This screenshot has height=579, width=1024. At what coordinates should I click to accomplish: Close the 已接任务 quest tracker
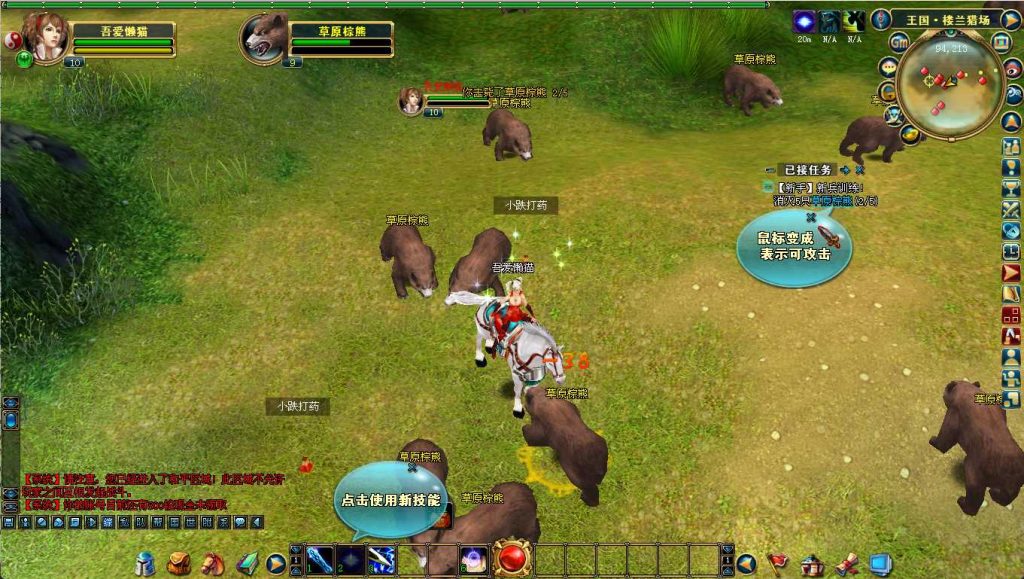859,170
